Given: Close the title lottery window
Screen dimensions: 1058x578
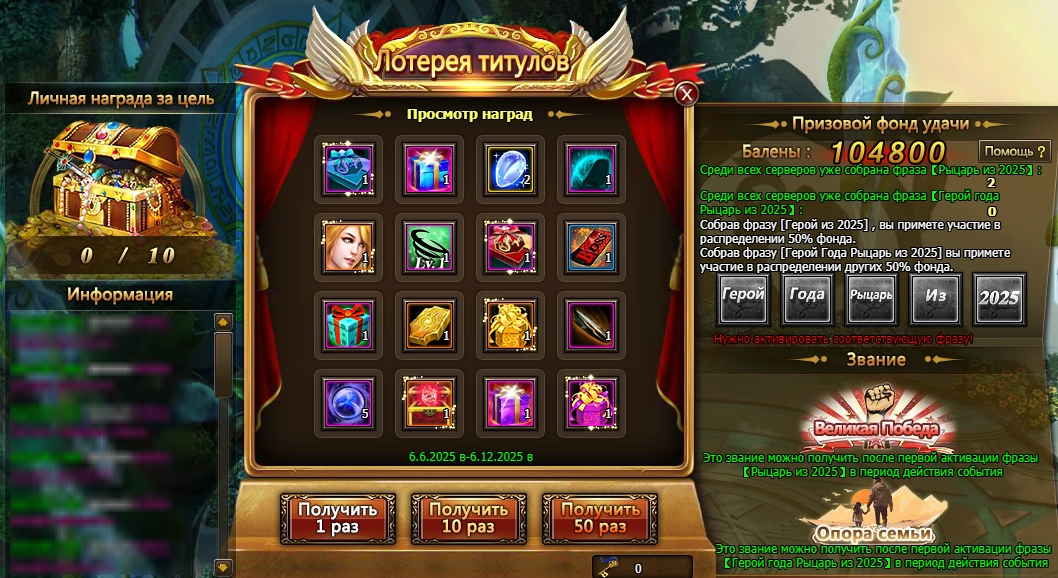Looking at the screenshot, I should coord(686,94).
